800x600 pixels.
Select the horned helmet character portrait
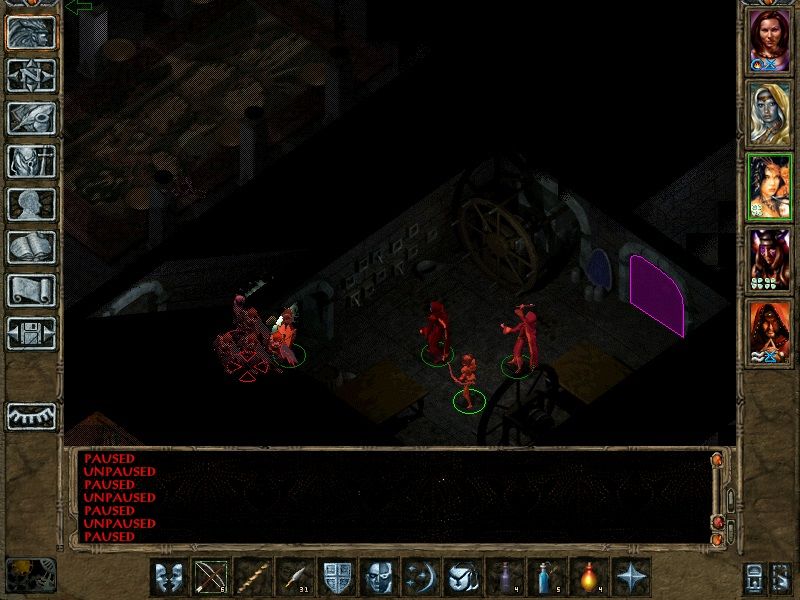tap(770, 258)
